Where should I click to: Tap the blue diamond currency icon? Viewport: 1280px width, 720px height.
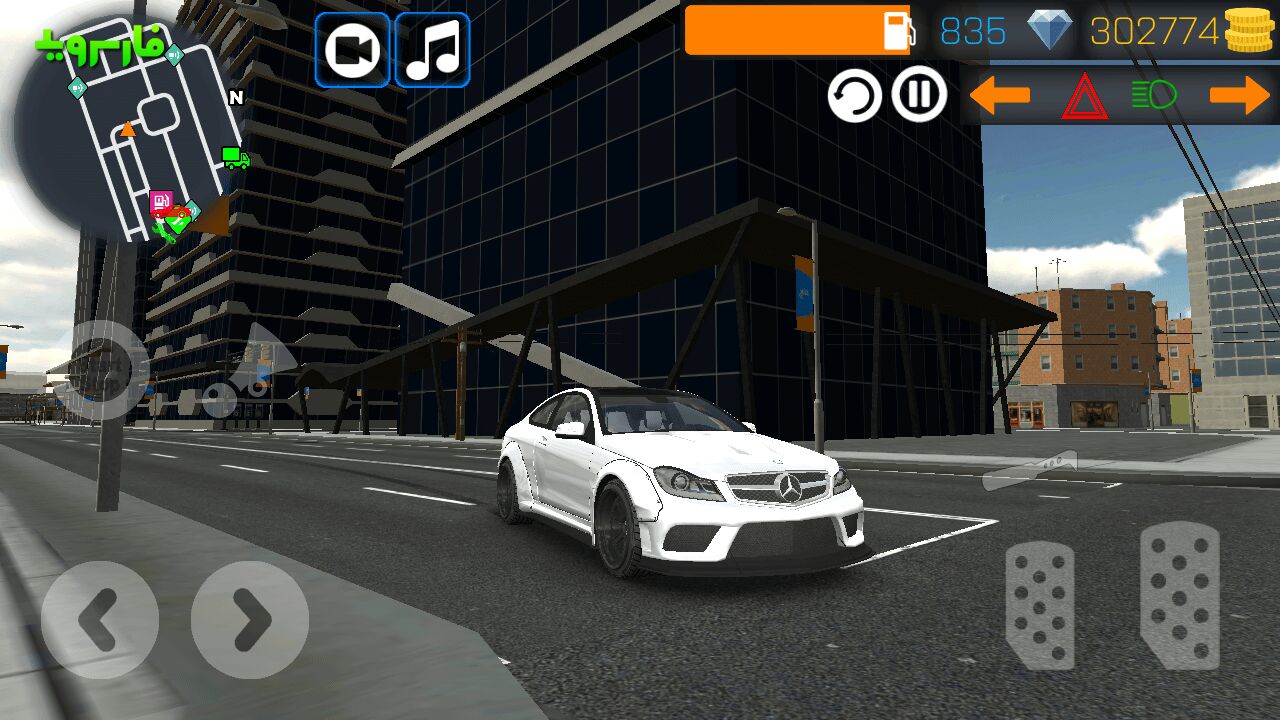pos(1049,31)
